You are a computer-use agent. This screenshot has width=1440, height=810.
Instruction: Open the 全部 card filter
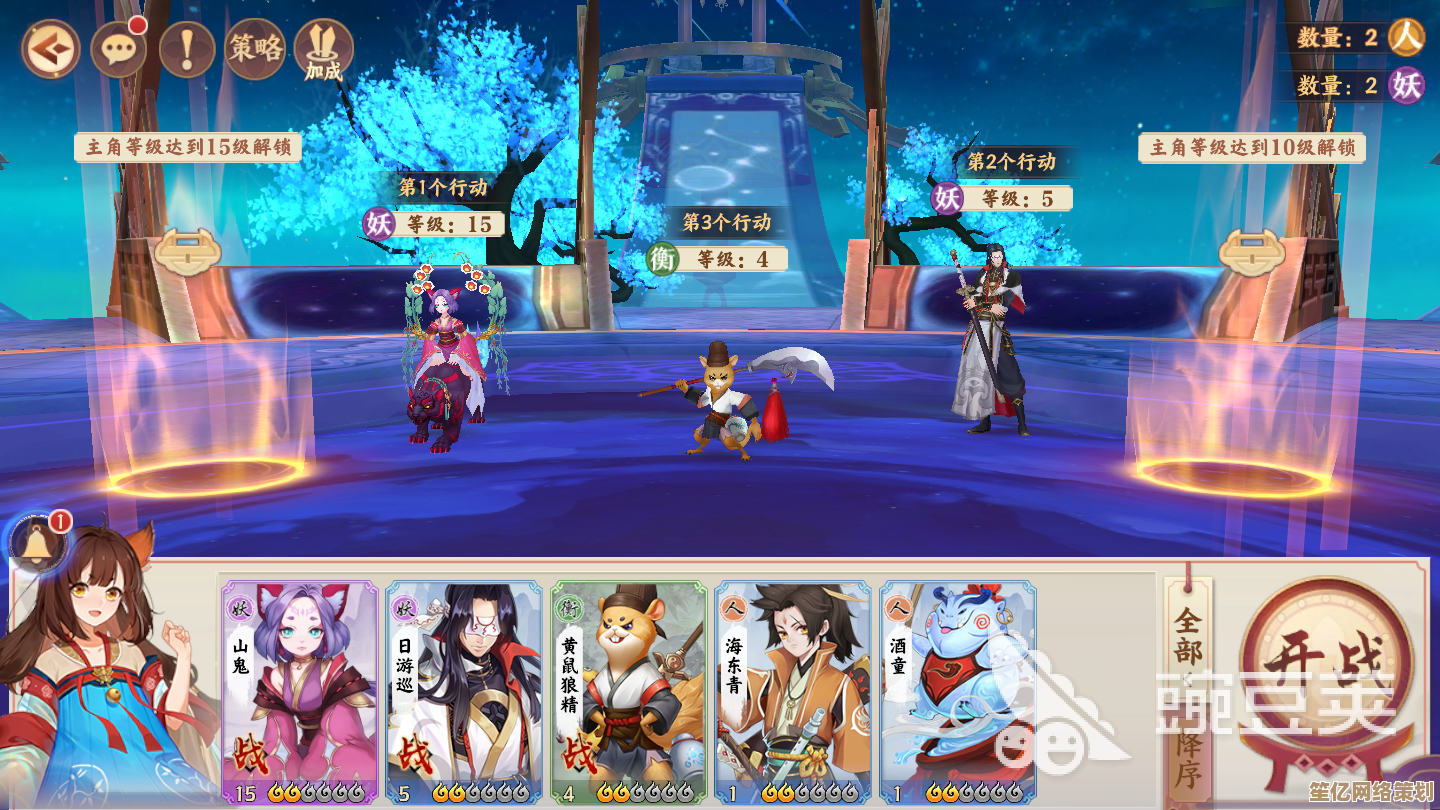click(1189, 640)
